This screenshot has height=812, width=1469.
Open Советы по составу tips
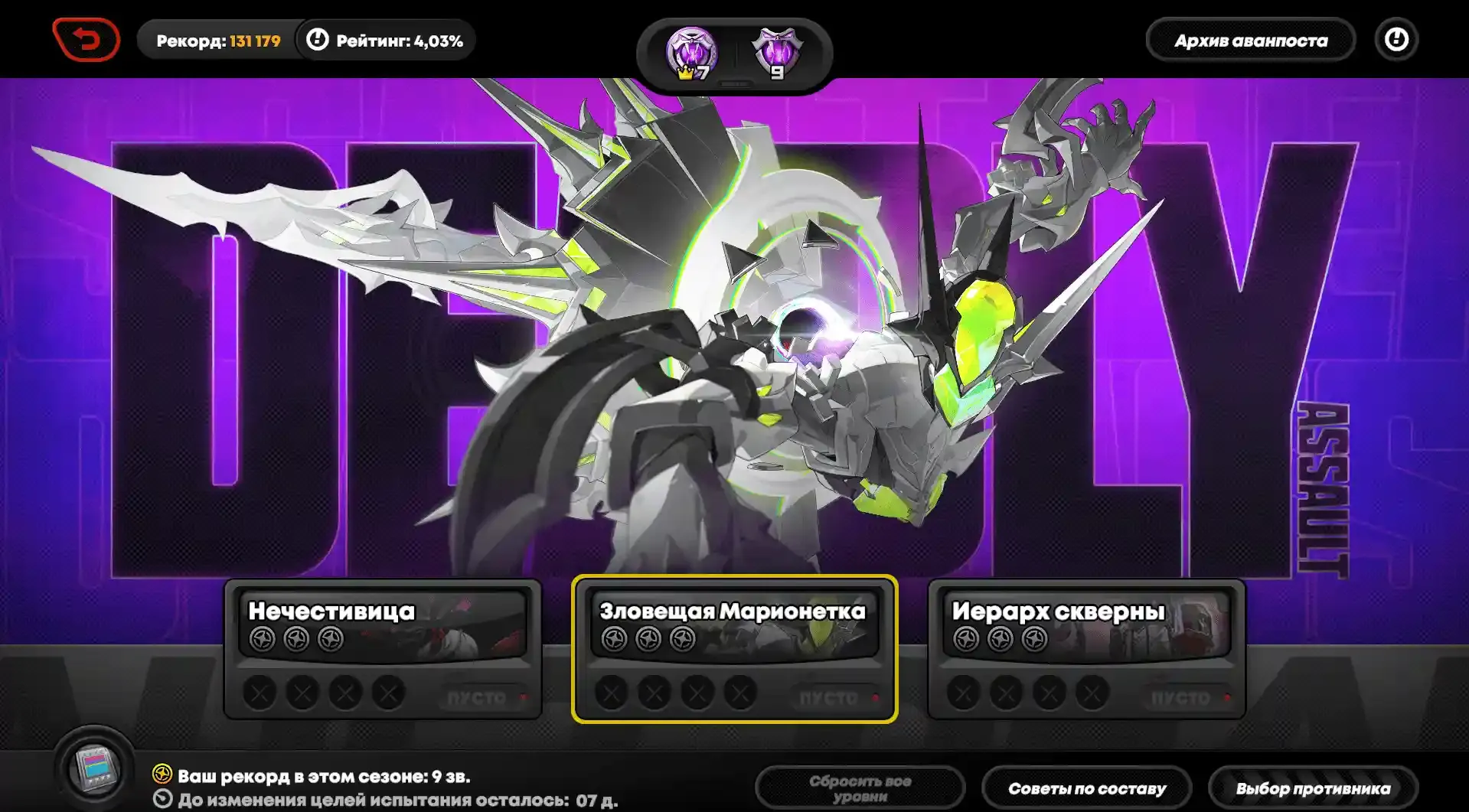1086,788
